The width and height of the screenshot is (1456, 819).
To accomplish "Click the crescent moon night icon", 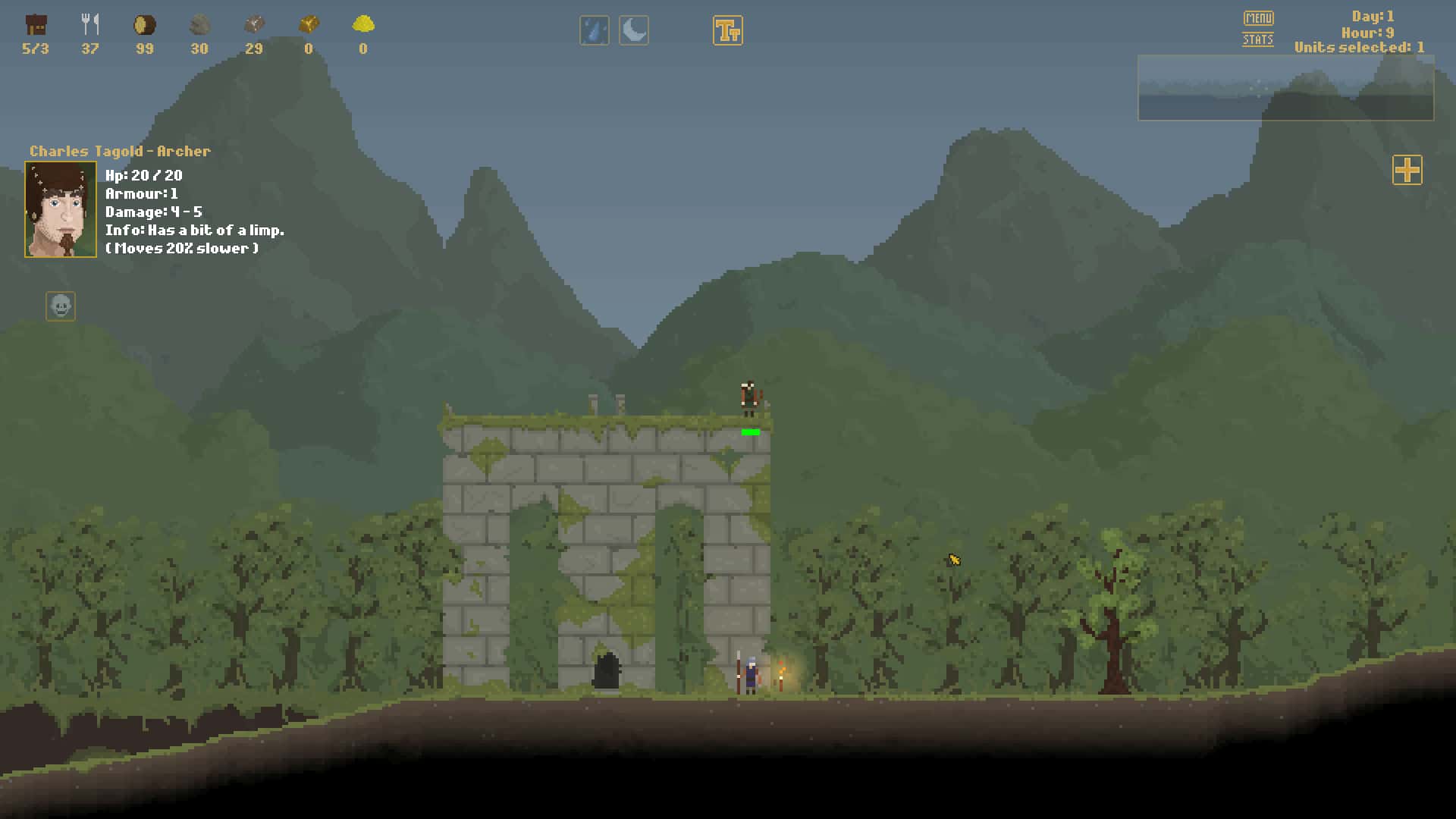I will pyautogui.click(x=634, y=31).
